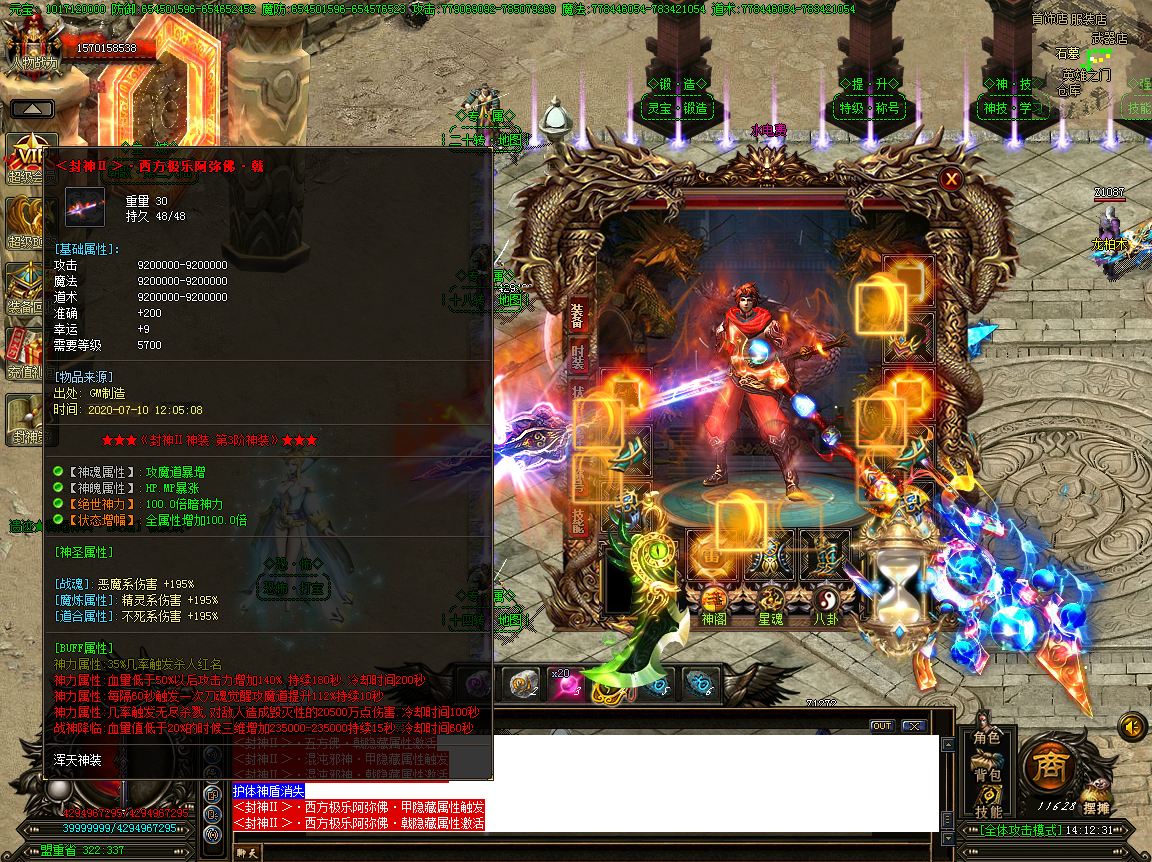Select the 技能 tab in character panel

point(578,518)
